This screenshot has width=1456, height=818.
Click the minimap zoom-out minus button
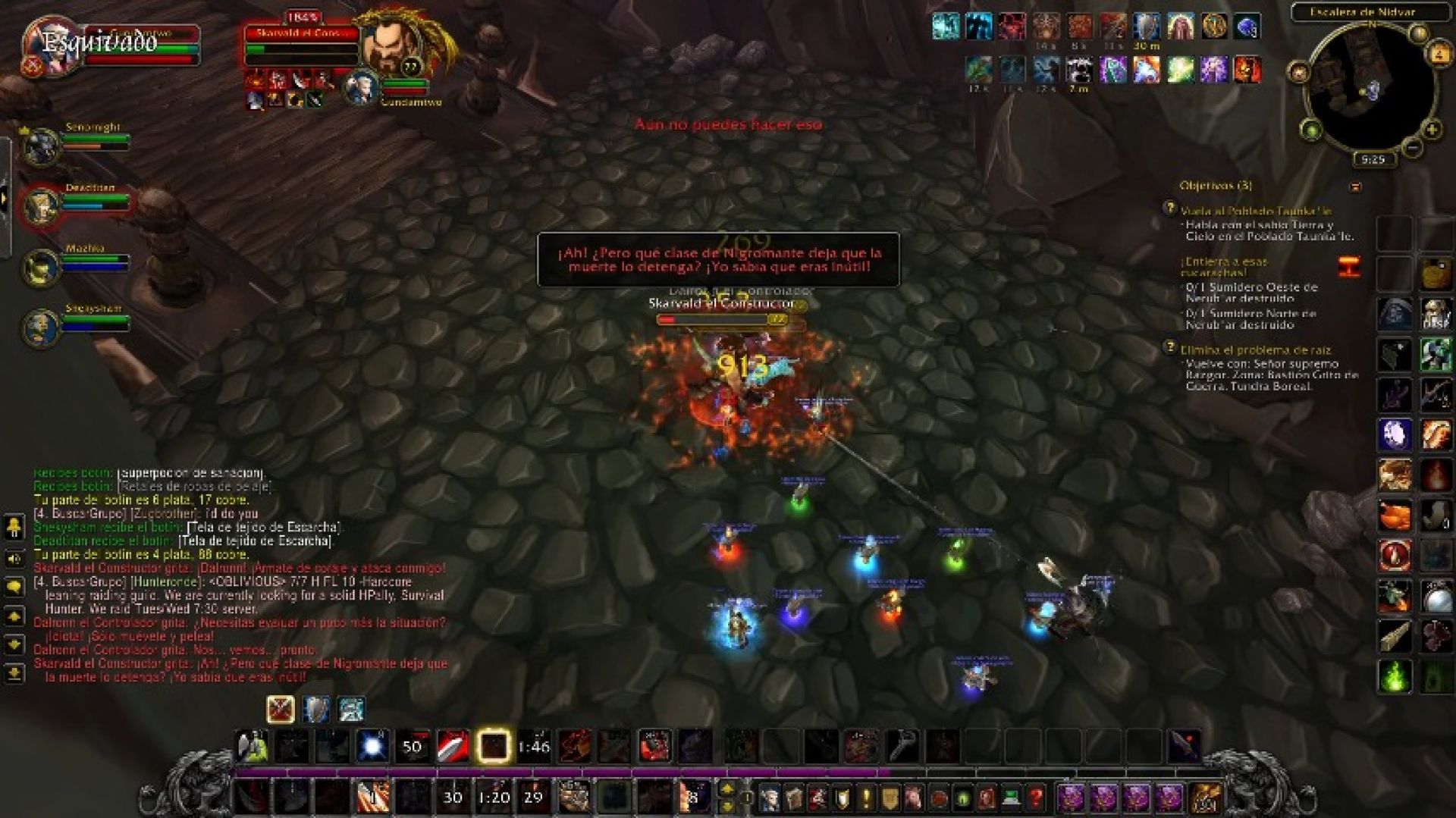point(1412,148)
